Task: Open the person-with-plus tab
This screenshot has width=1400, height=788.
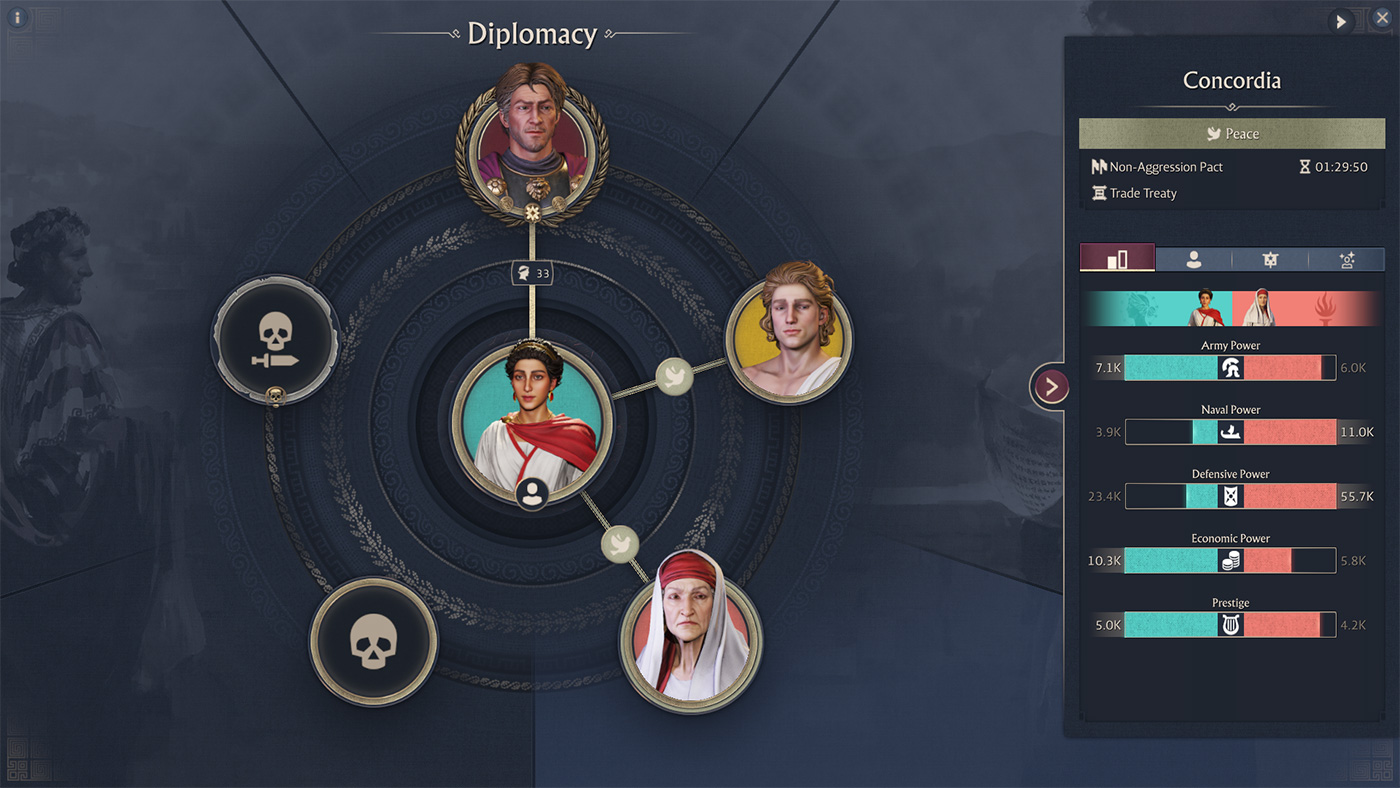Action: click(x=1346, y=259)
